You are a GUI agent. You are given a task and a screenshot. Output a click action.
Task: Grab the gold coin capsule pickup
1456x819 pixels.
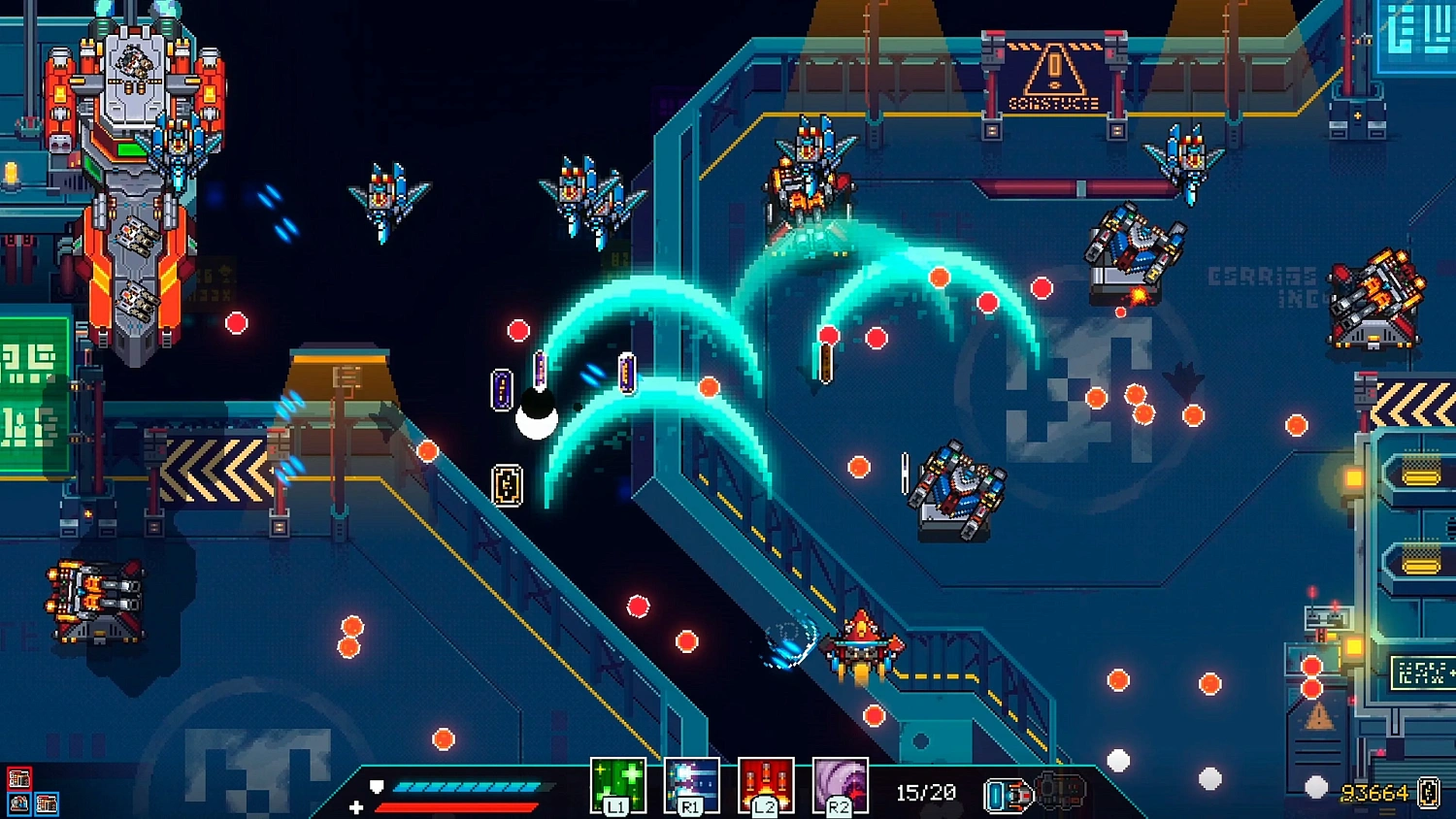click(509, 485)
